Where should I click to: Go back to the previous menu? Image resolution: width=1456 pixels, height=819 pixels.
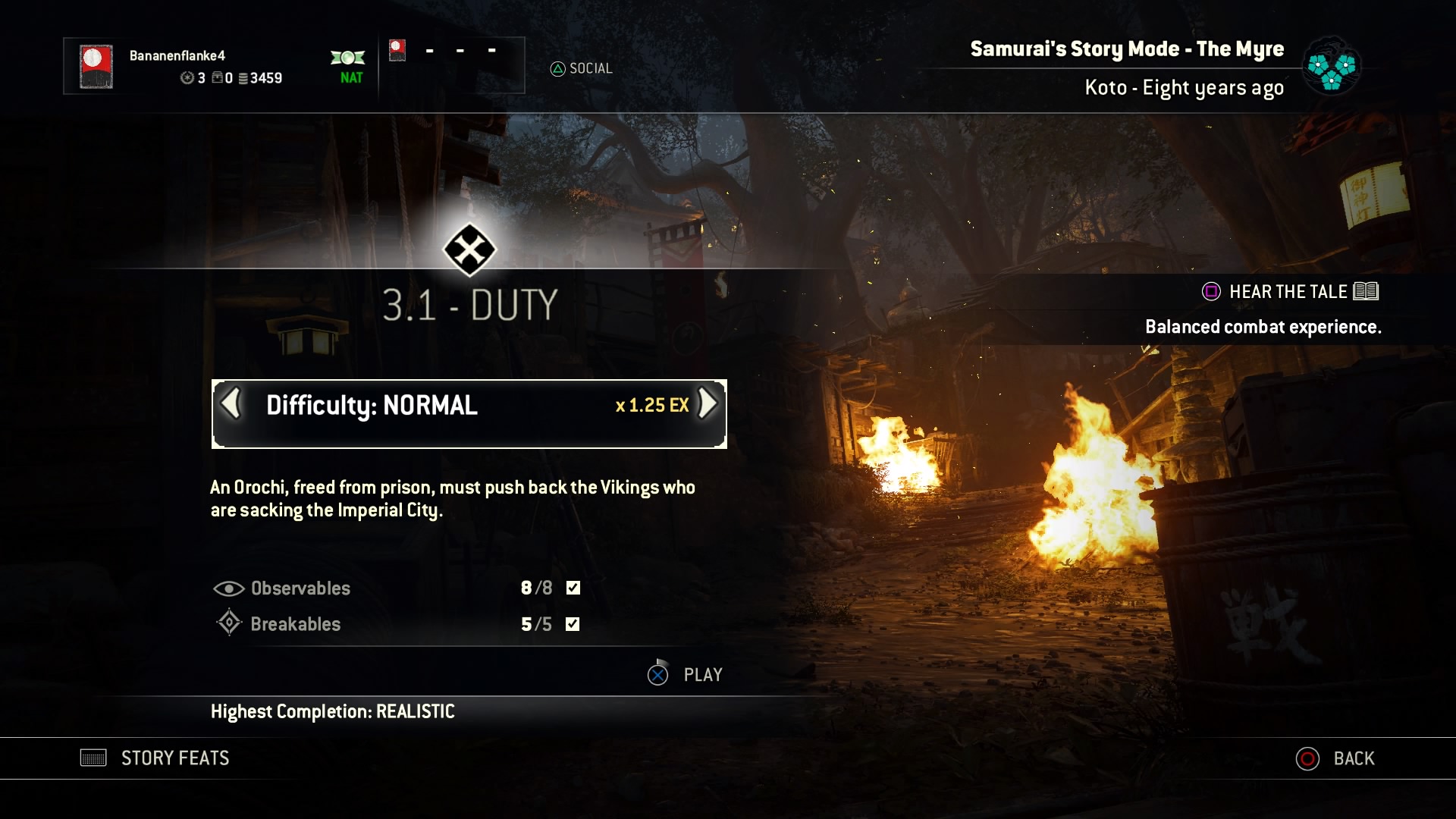click(x=1335, y=758)
